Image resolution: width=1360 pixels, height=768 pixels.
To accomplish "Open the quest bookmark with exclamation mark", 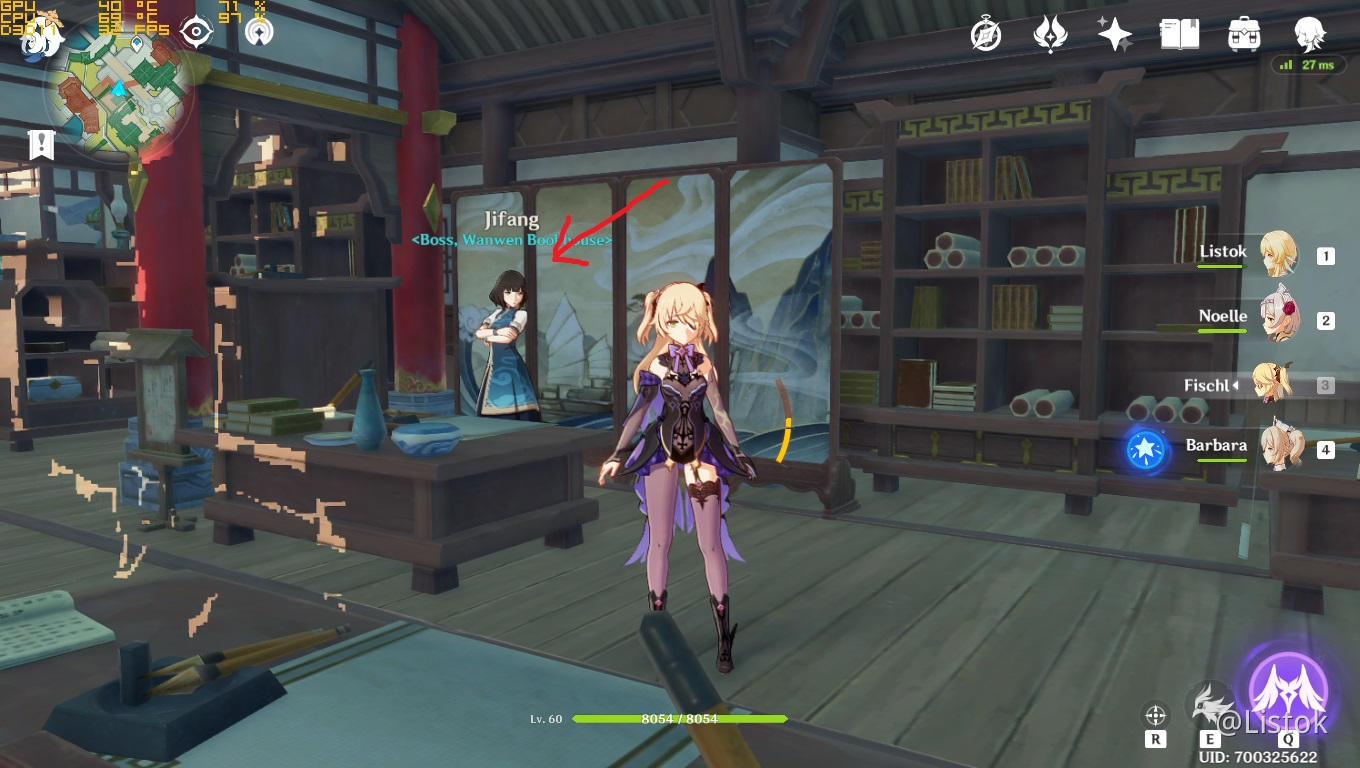I will click(x=41, y=145).
